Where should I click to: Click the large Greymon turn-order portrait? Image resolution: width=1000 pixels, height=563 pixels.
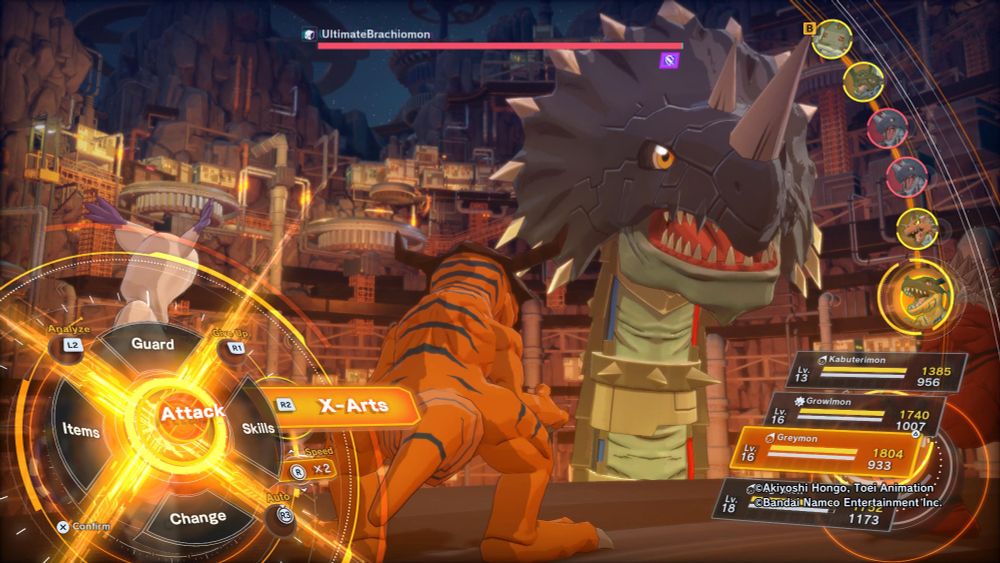click(914, 294)
